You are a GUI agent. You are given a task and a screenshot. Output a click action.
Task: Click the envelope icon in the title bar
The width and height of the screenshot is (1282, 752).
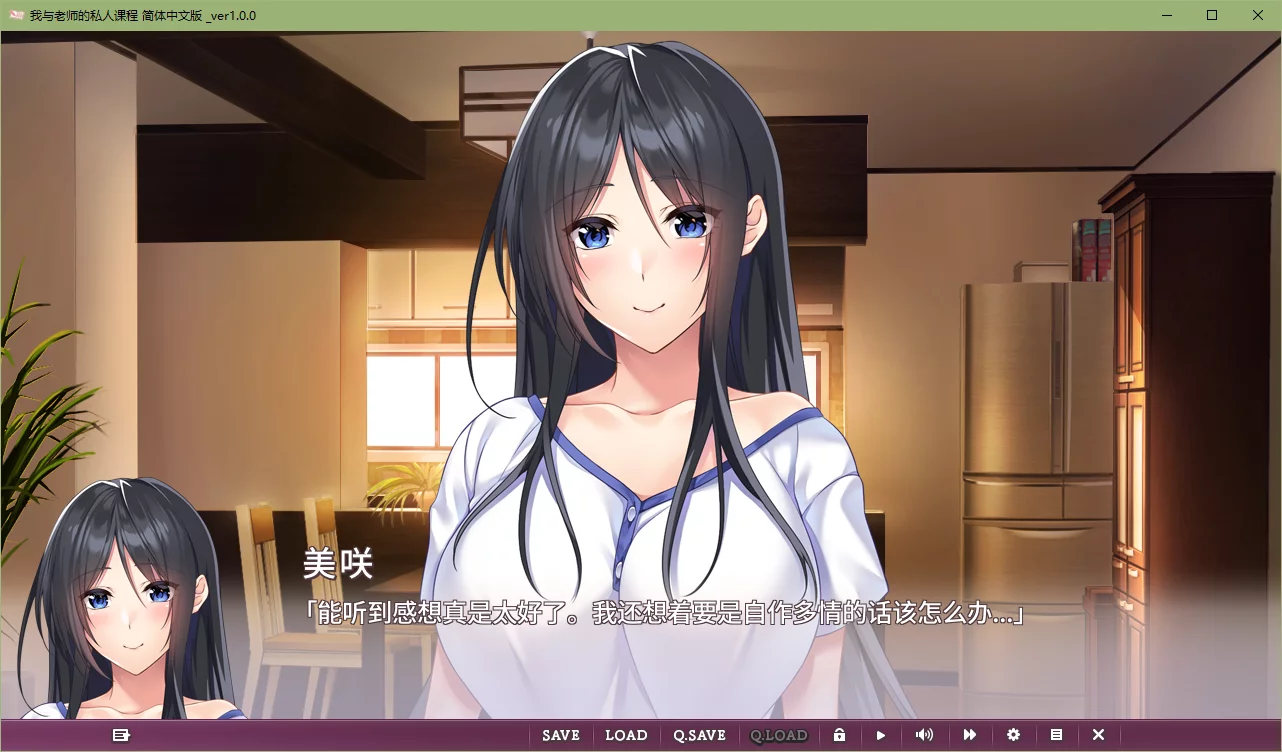pyautogui.click(x=16, y=15)
